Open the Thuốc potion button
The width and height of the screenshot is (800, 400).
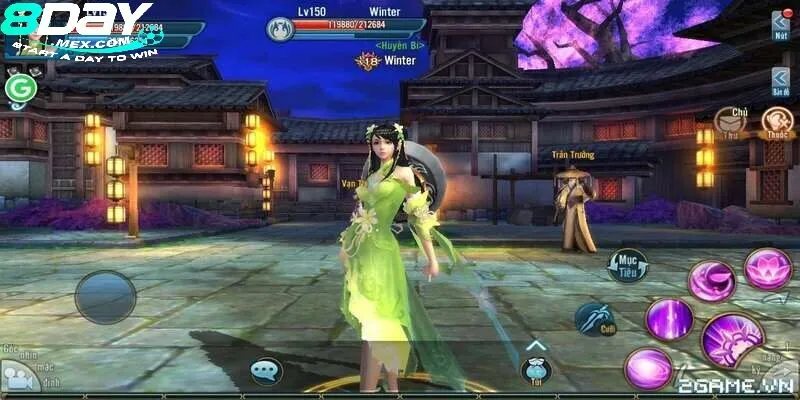(x=777, y=122)
